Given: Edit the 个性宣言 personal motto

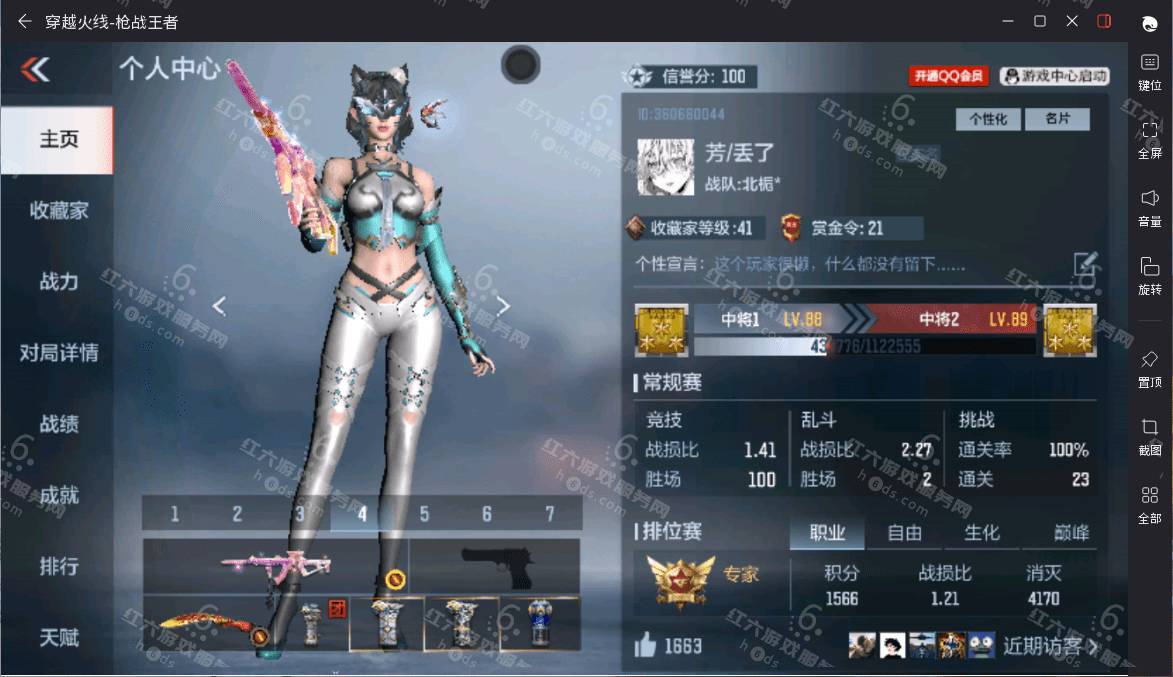Looking at the screenshot, I should coord(1086,264).
